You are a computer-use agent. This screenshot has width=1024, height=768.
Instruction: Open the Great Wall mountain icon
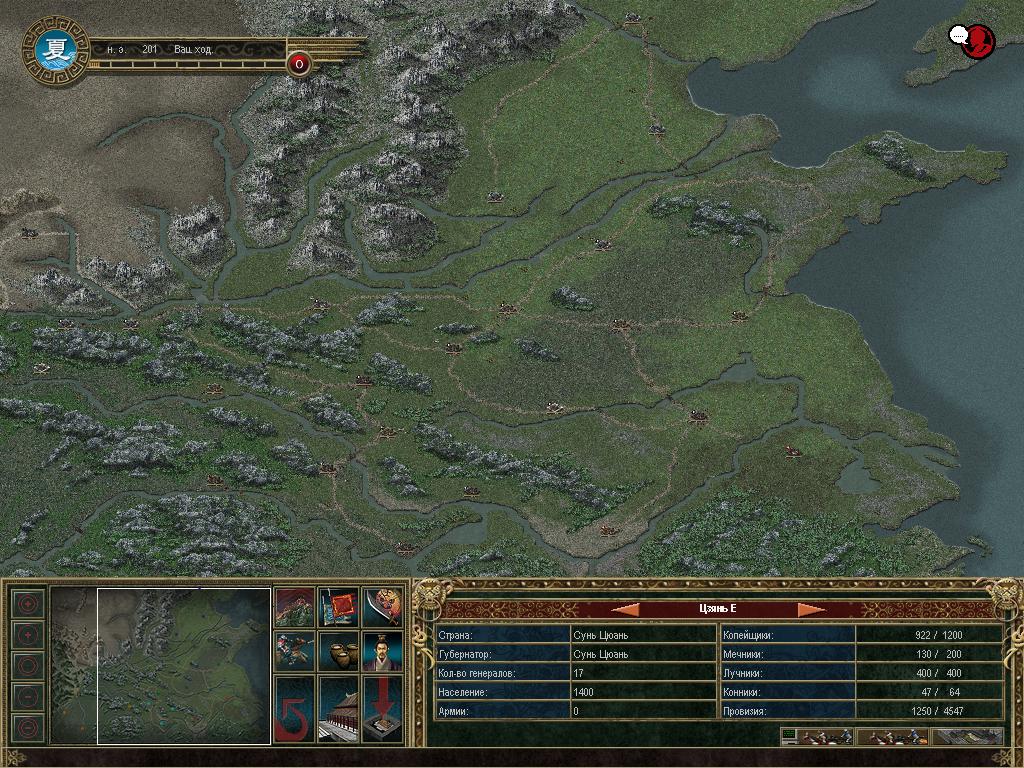294,607
